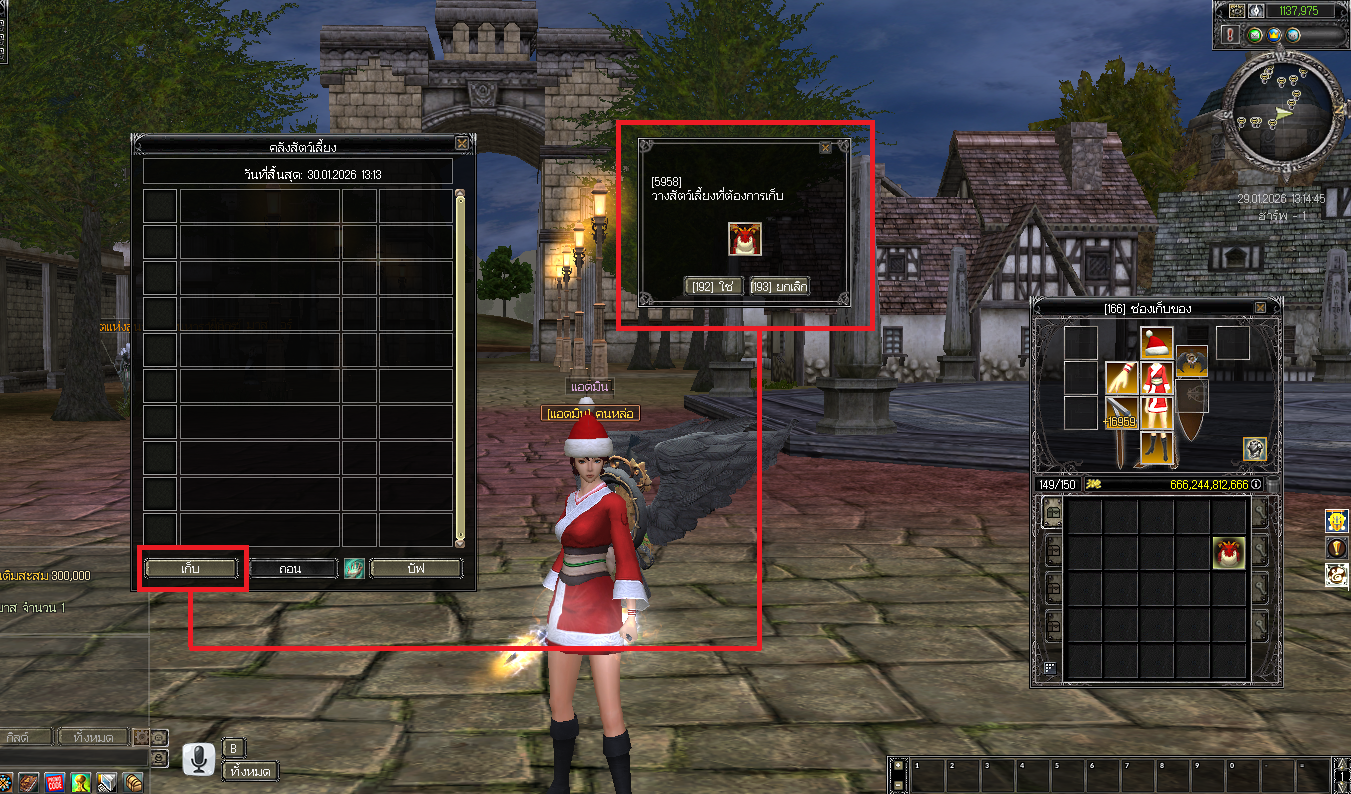Close the pet deposit dialog
The width and height of the screenshot is (1351, 794).
pyautogui.click(x=825, y=147)
